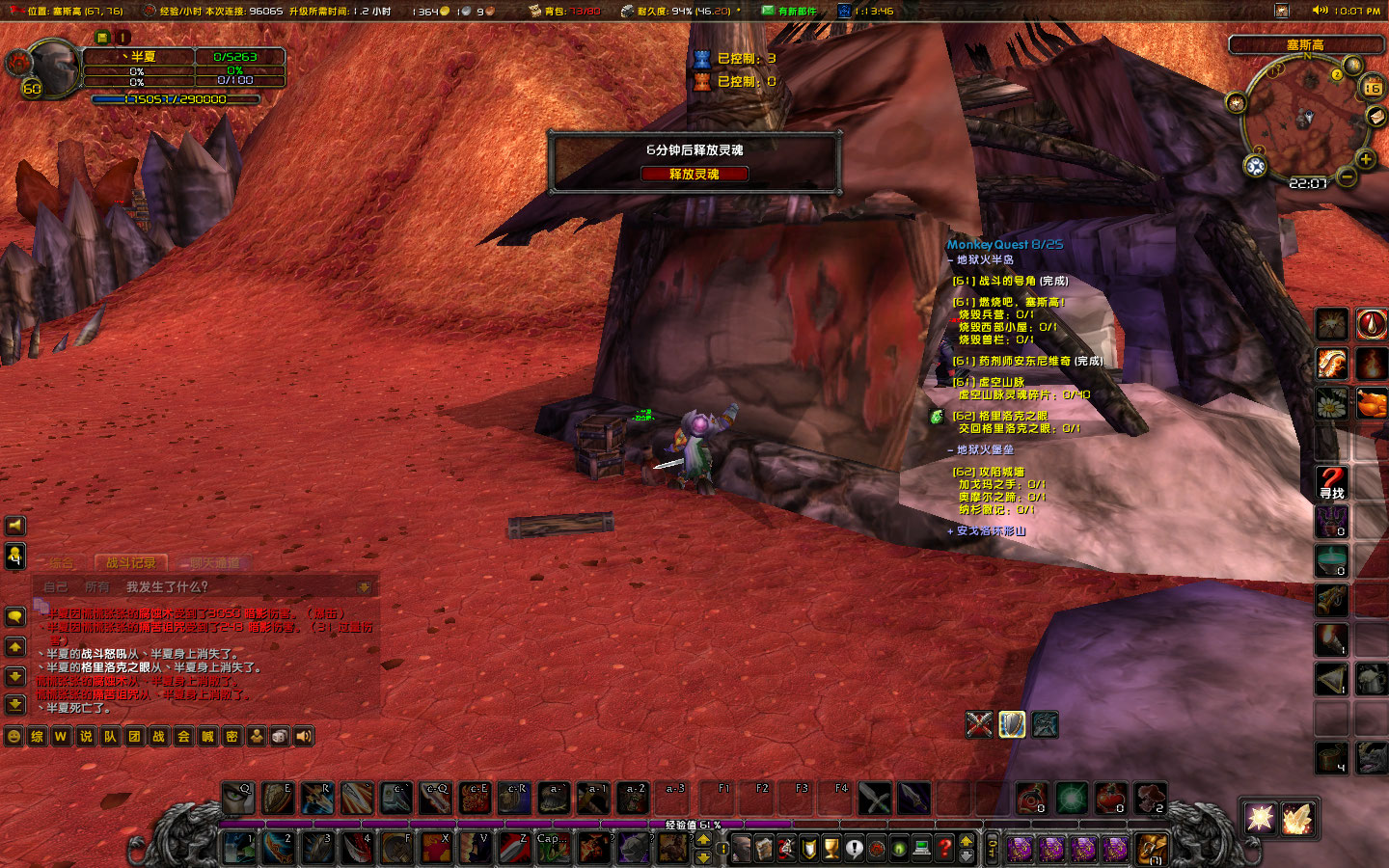Image resolution: width=1389 pixels, height=868 pixels.
Task: Zoom in the minimap with the plus button
Action: (x=1365, y=159)
